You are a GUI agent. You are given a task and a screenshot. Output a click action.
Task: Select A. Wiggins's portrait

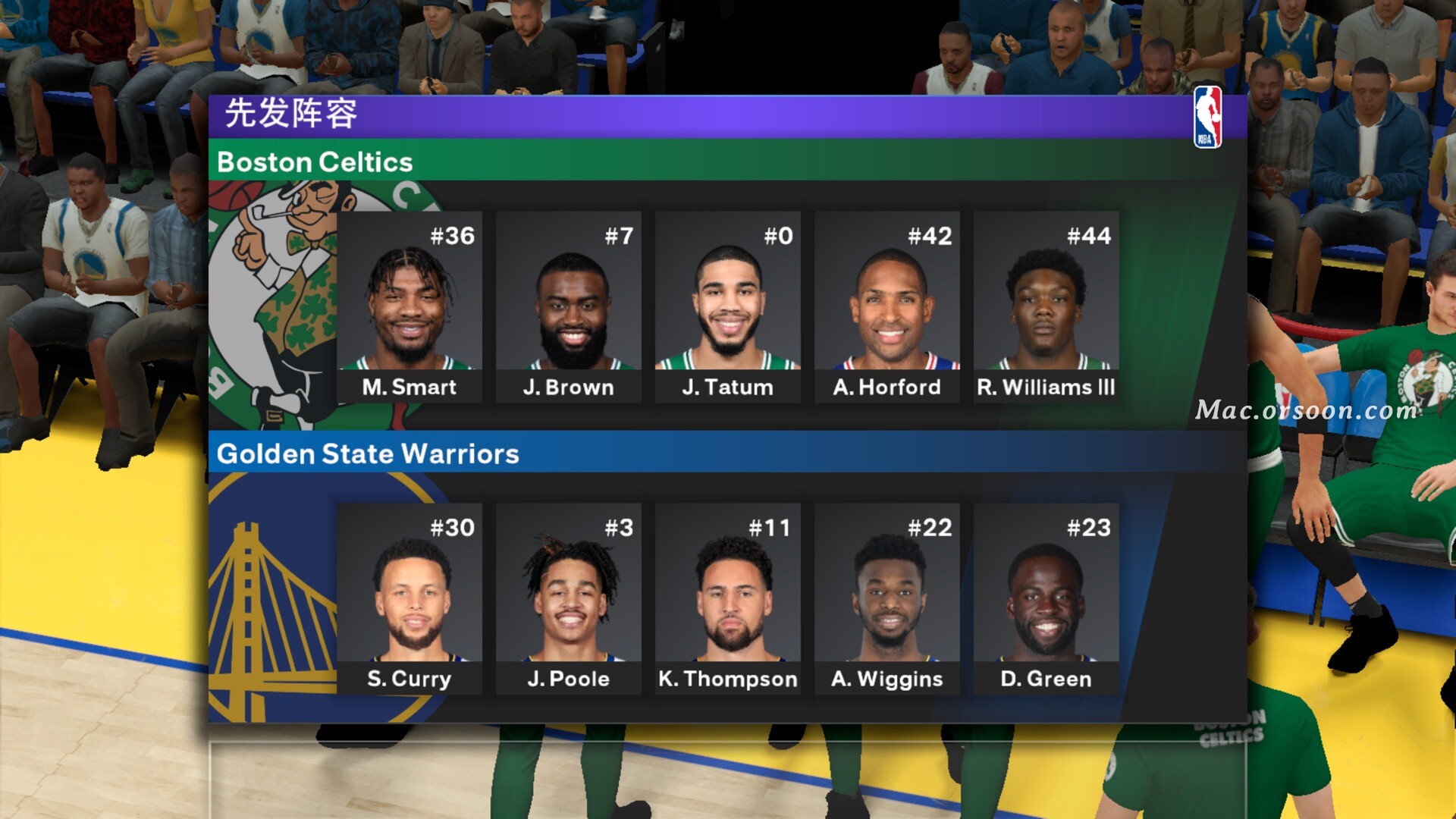pos(887,595)
